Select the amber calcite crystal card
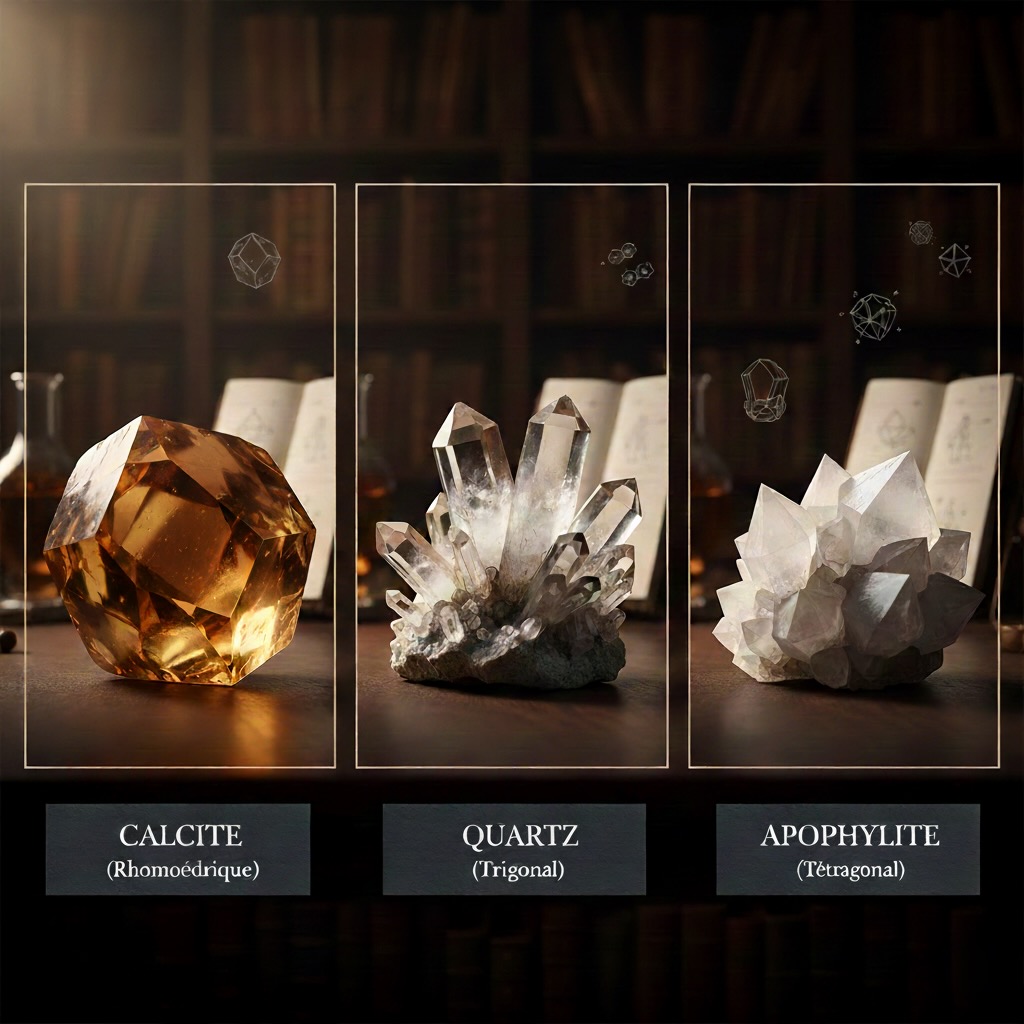The width and height of the screenshot is (1024, 1024). tap(180, 476)
